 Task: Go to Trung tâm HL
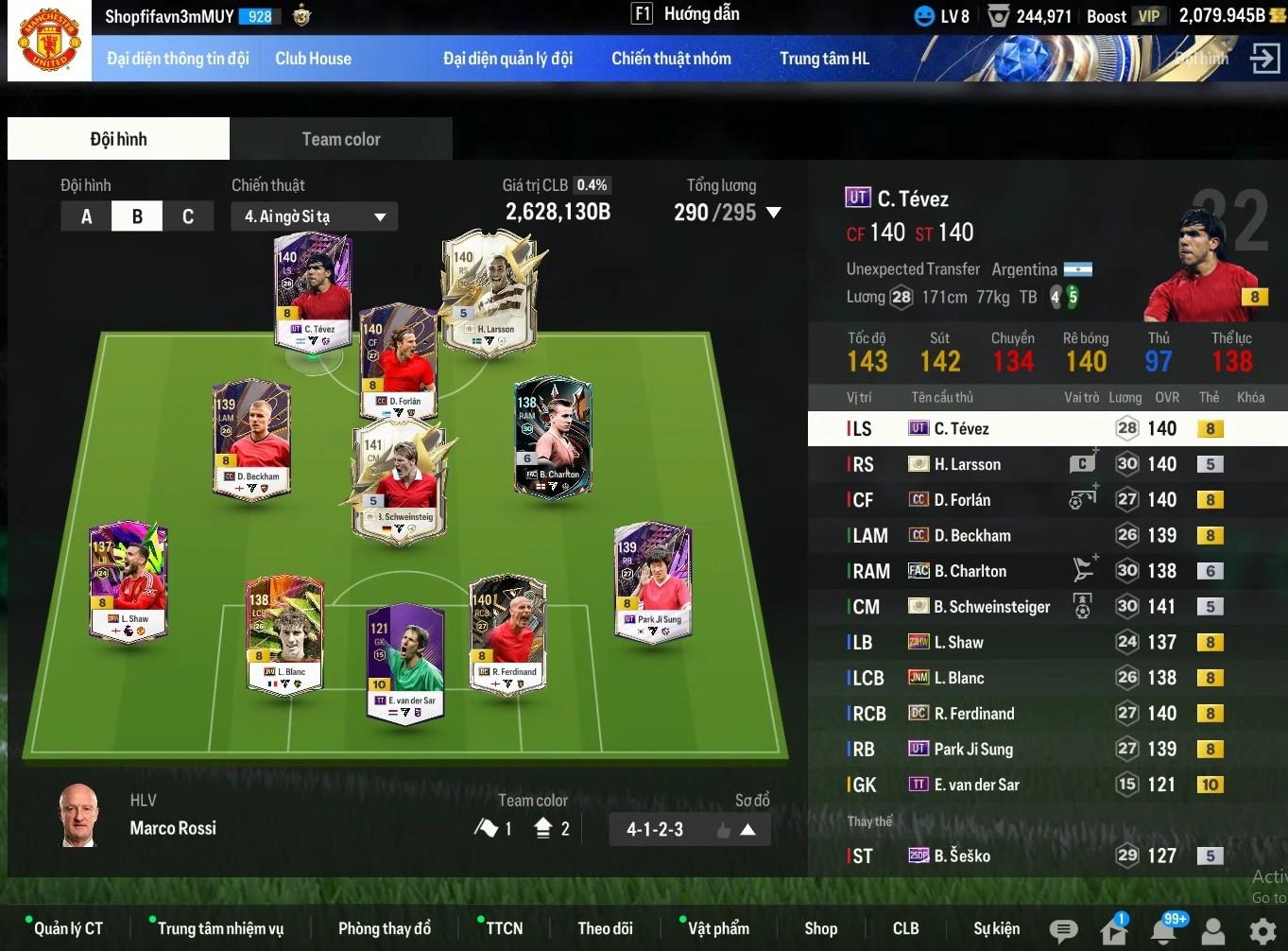824,59
